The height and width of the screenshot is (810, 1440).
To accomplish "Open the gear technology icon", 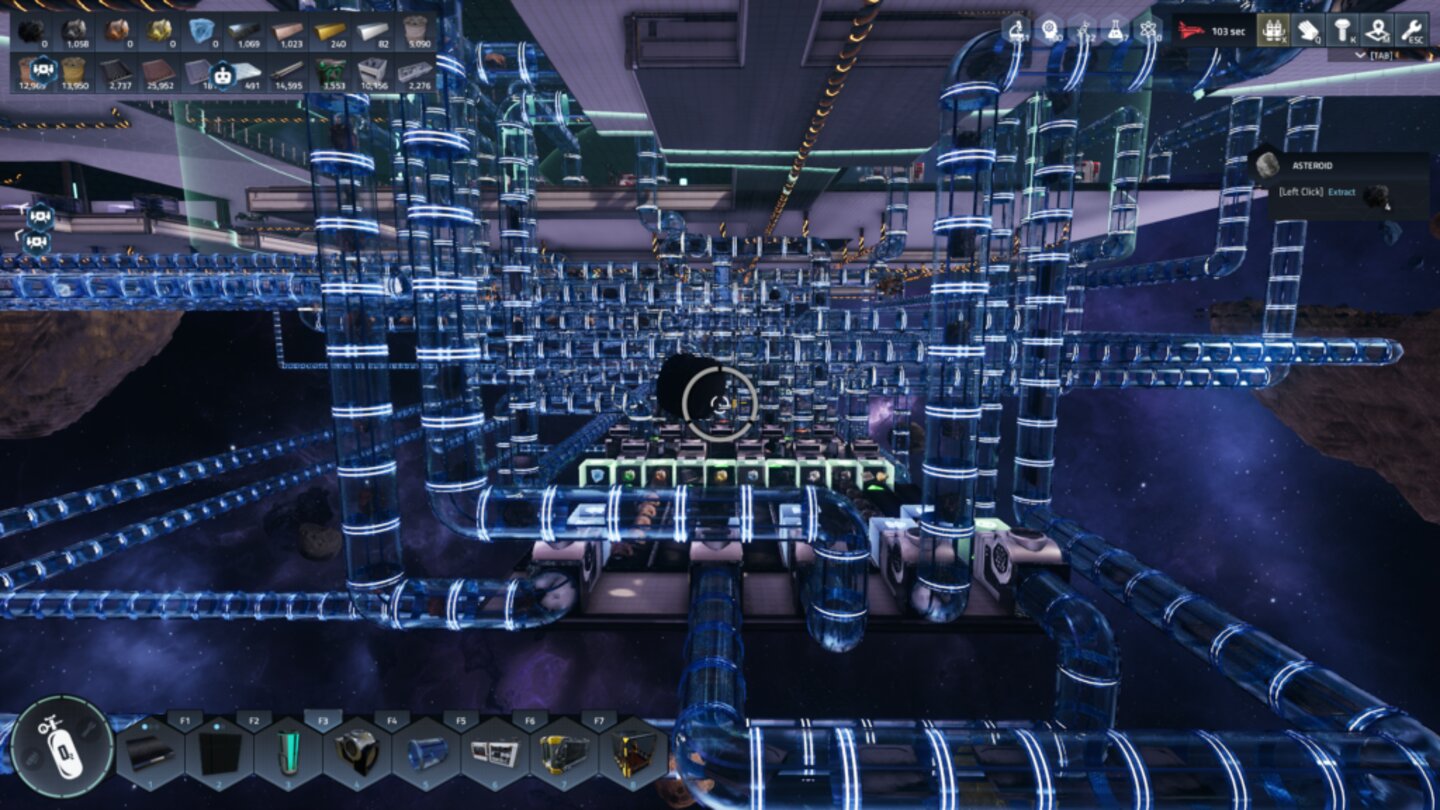I will click(1051, 30).
